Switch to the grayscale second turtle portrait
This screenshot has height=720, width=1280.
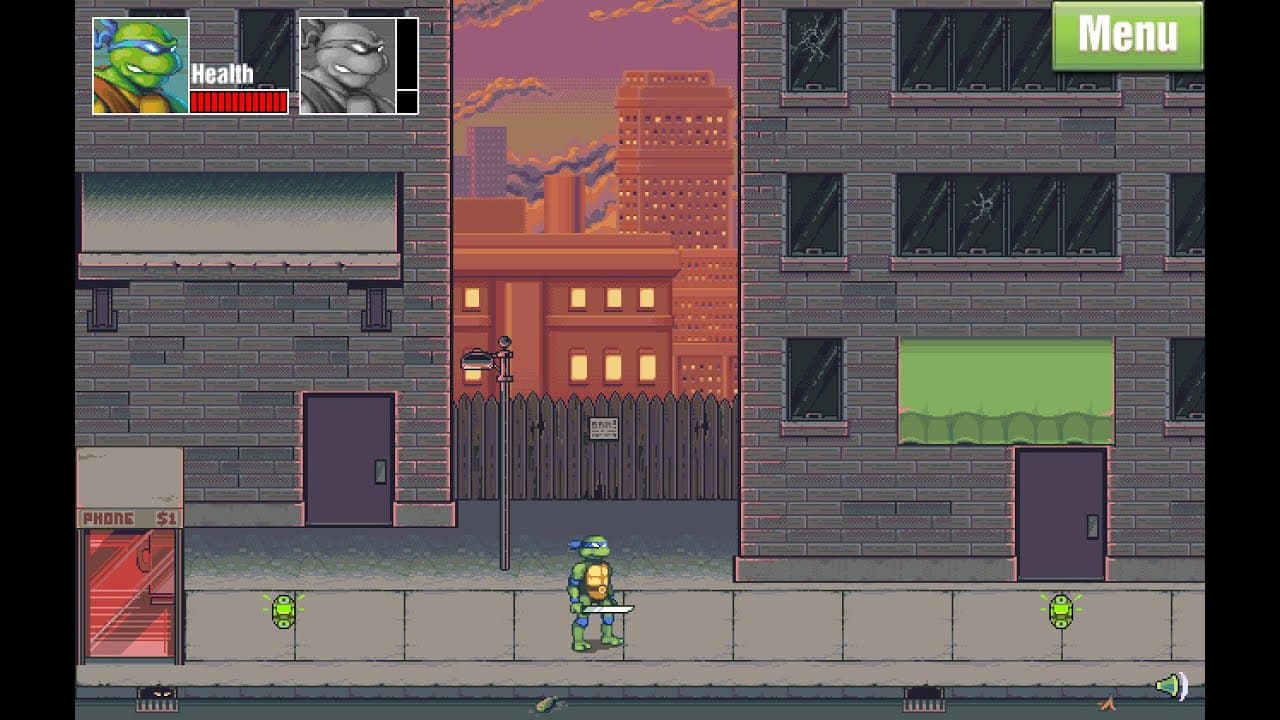point(345,63)
